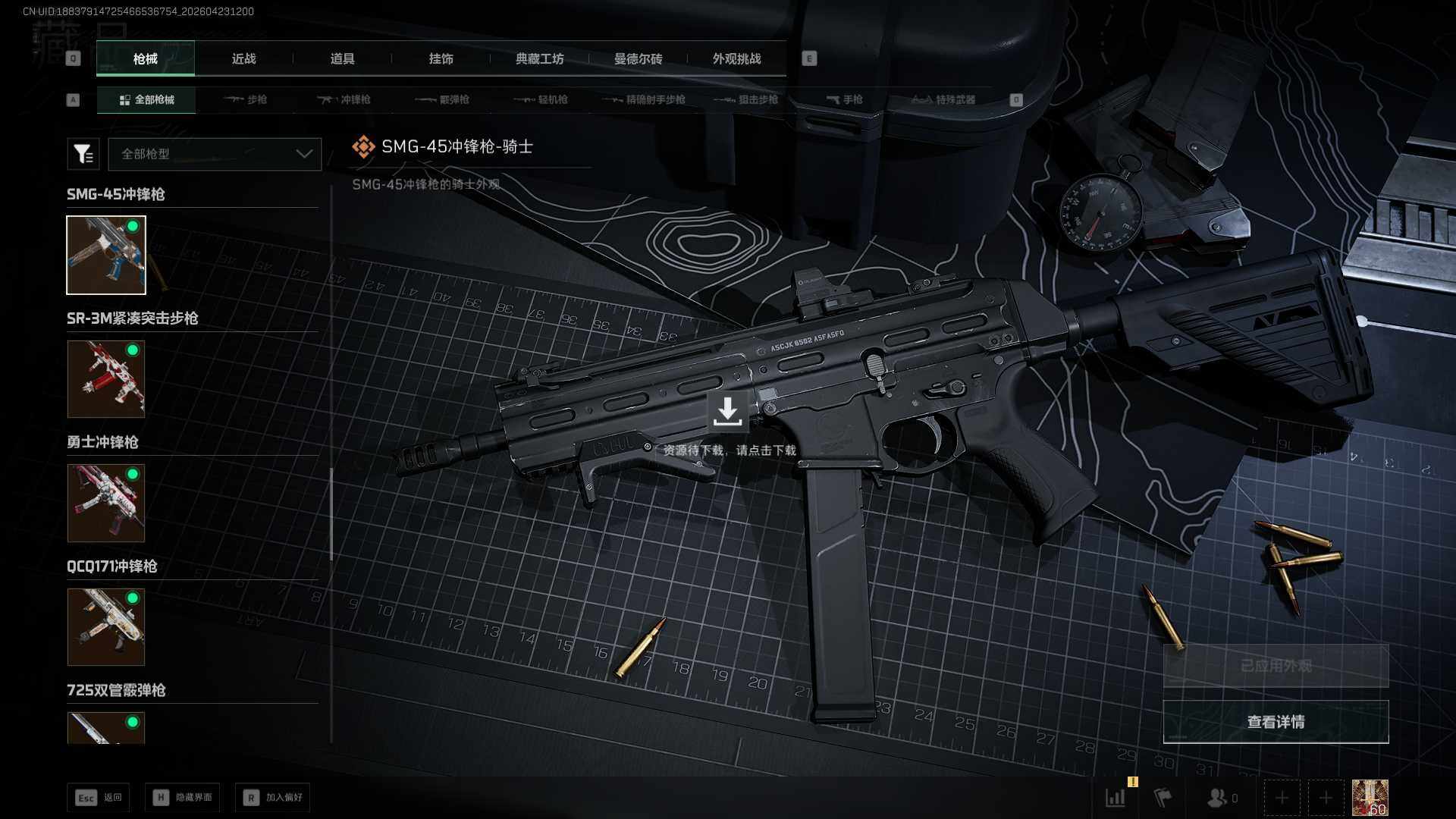Image resolution: width=1456 pixels, height=819 pixels.
Task: Click the player avatar with level 60
Action: 1370,798
